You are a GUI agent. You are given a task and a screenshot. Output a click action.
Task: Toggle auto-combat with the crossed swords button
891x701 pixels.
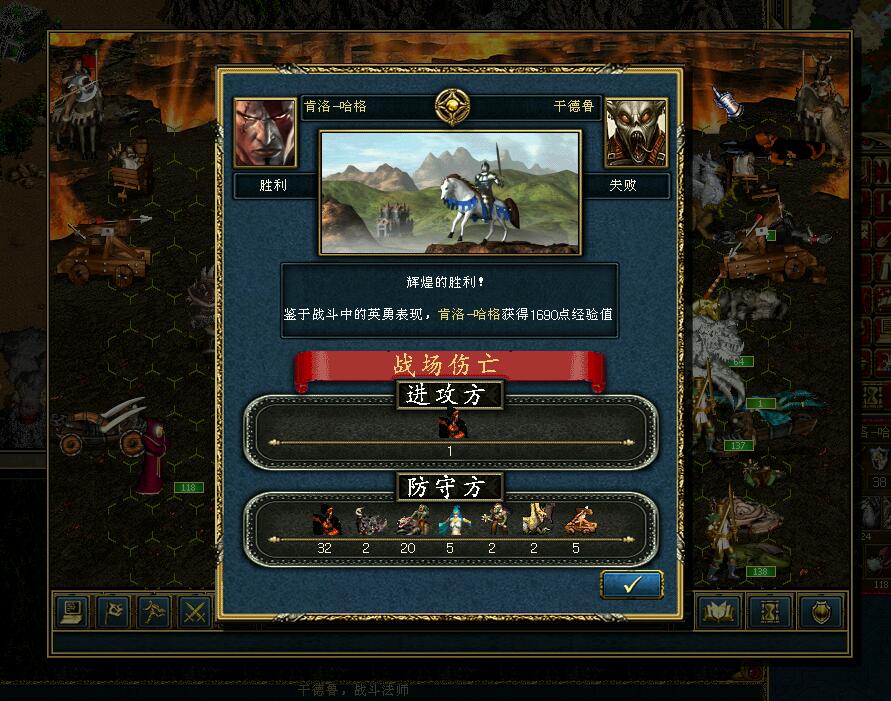(194, 611)
